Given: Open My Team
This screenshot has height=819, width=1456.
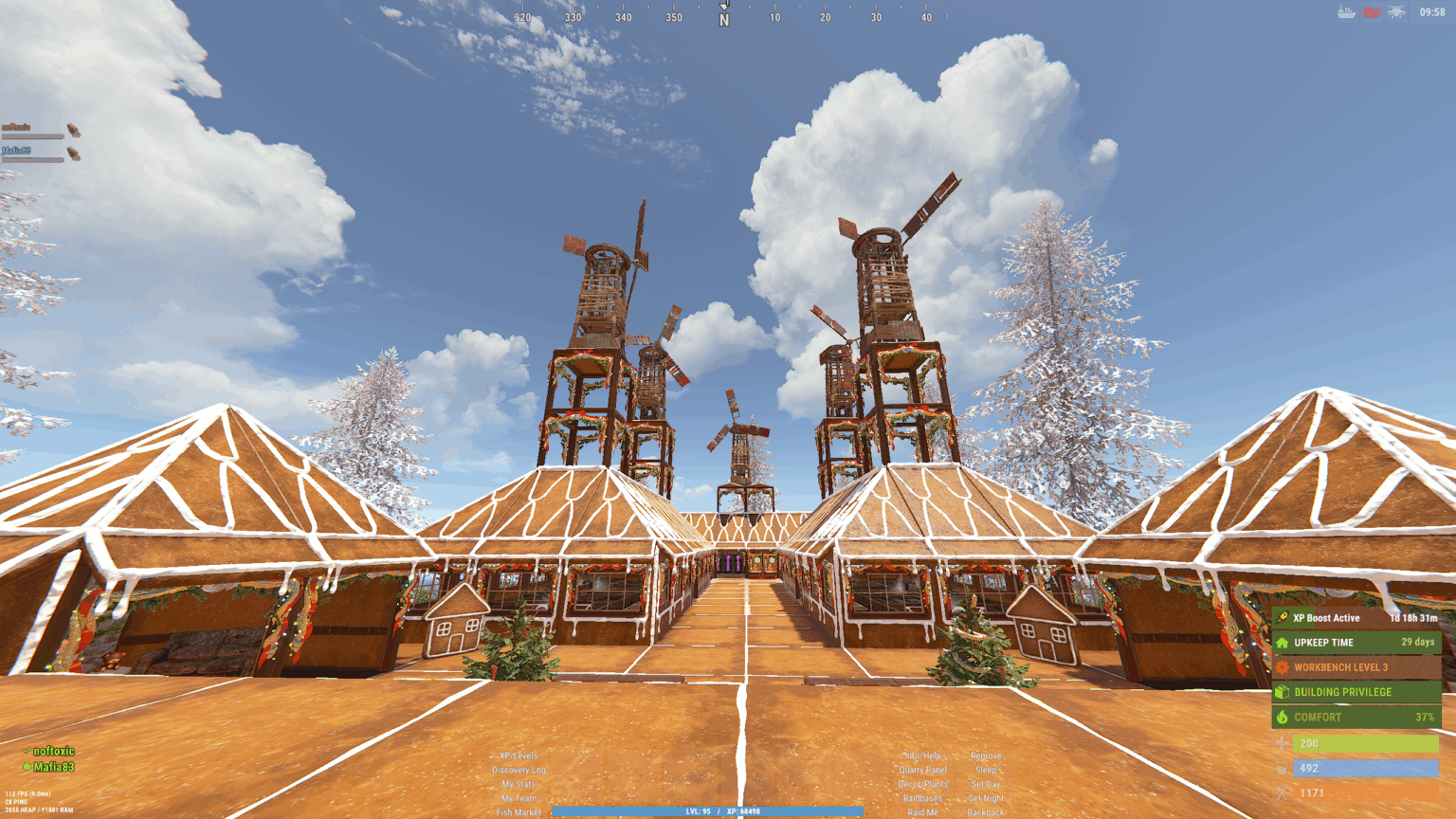Looking at the screenshot, I should [x=519, y=797].
